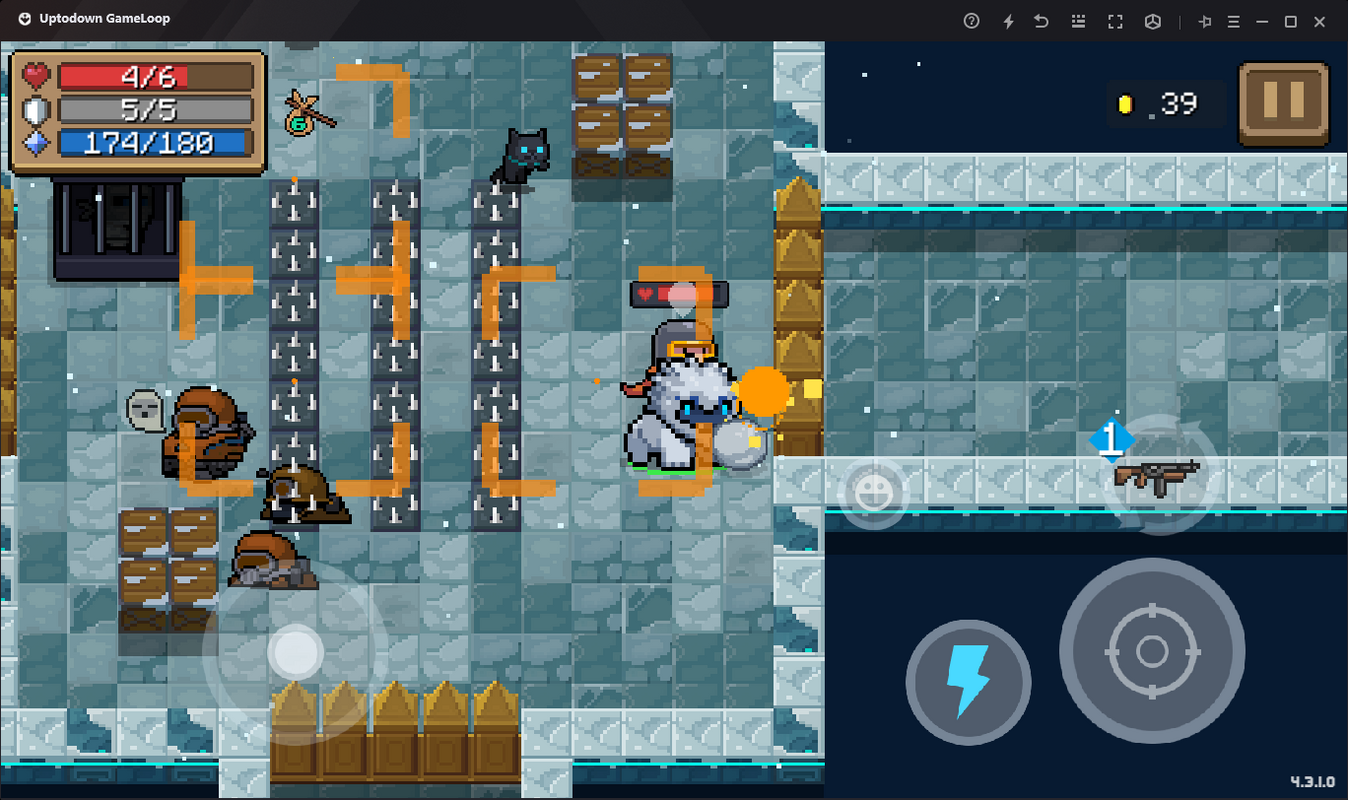
Task: Open the smiley emote button
Action: (874, 490)
